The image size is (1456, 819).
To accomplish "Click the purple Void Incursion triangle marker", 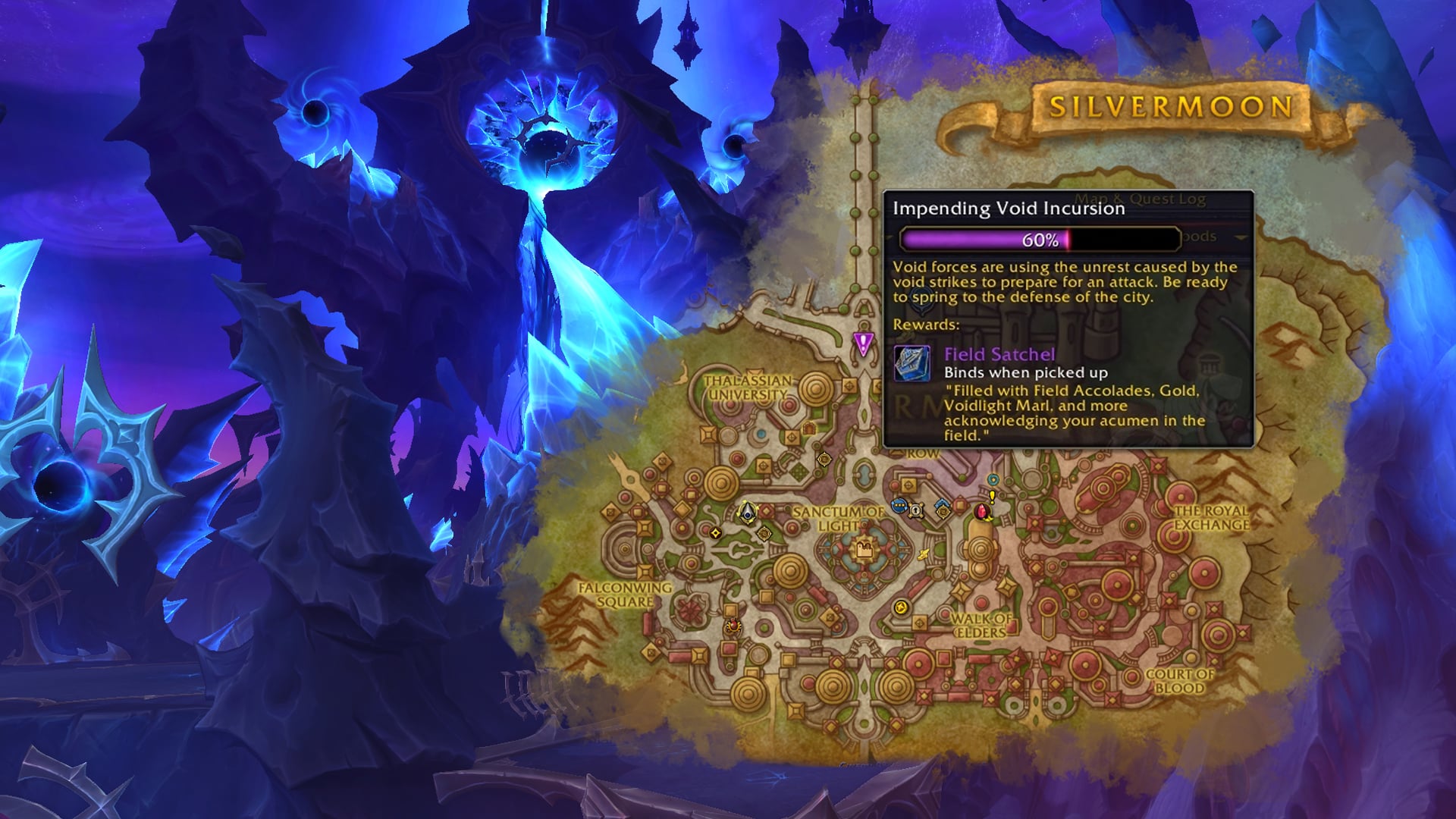I will click(x=863, y=343).
